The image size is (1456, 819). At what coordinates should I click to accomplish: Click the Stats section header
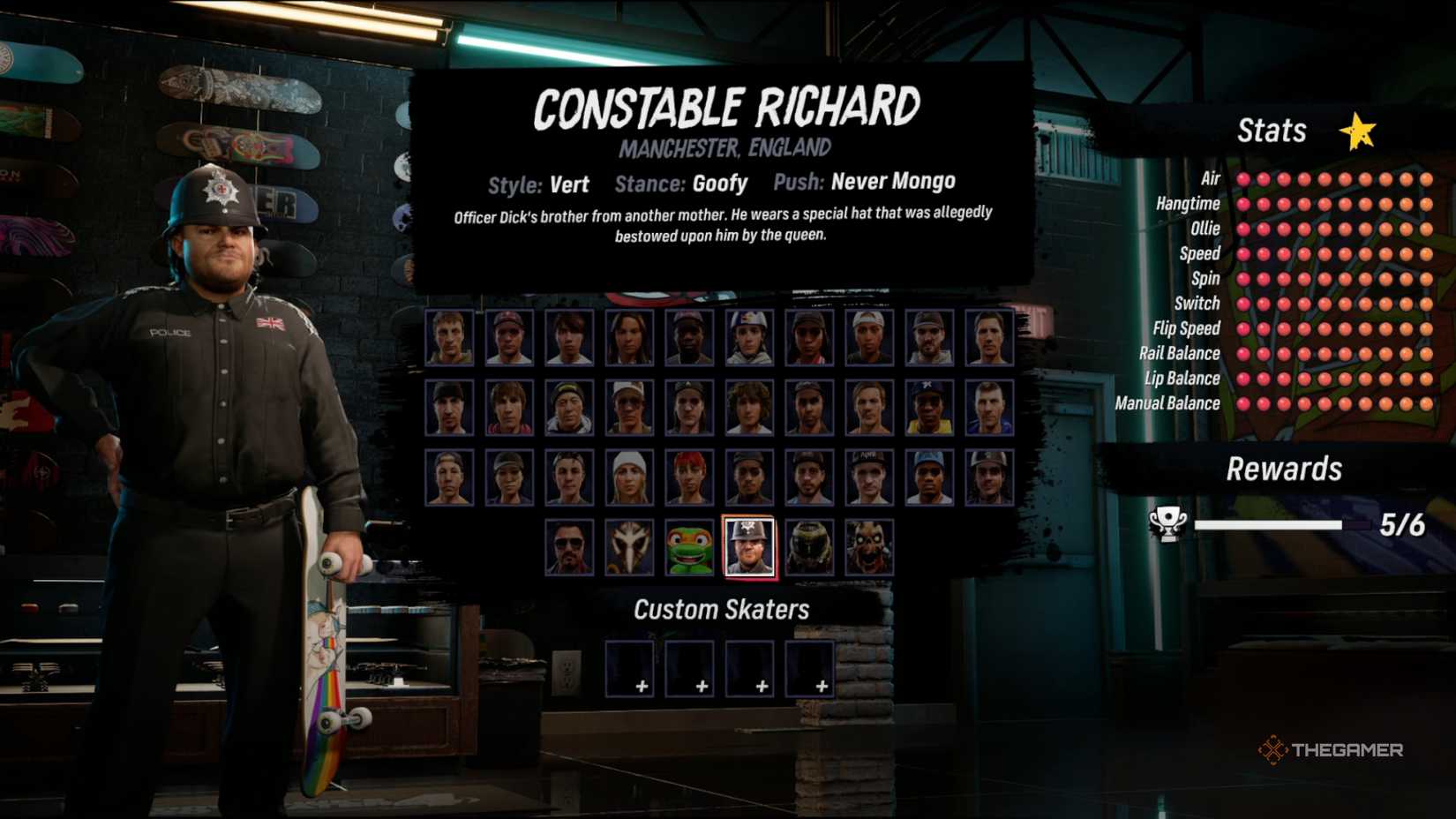click(x=1272, y=131)
